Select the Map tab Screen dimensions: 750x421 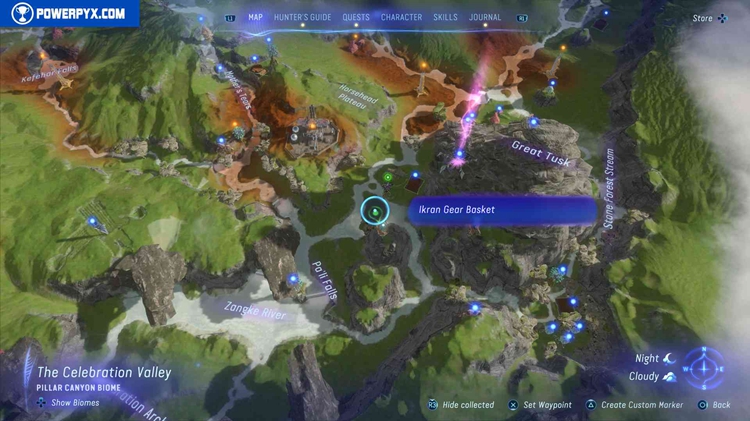(x=256, y=17)
